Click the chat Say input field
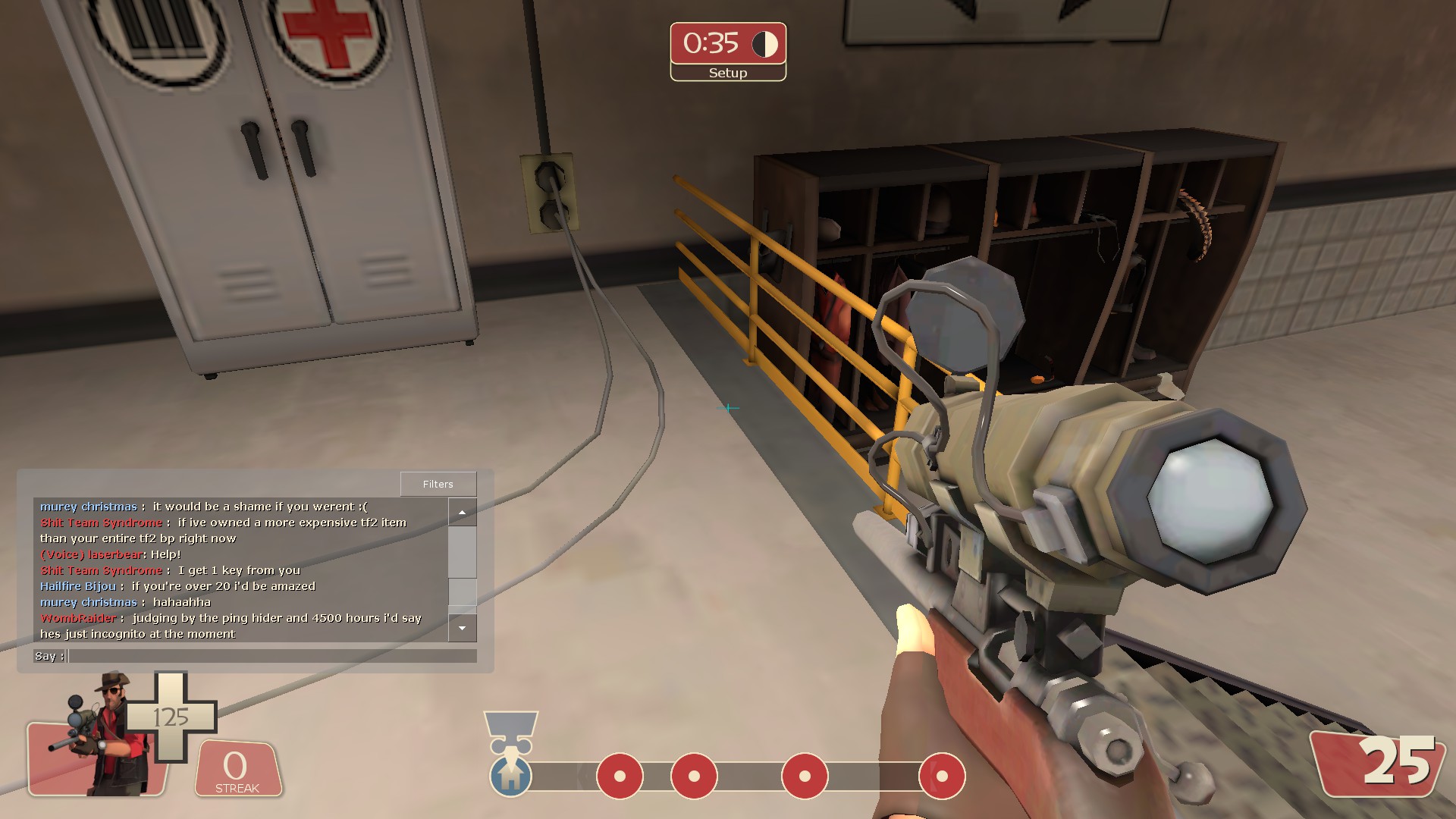1456x819 pixels. tap(272, 656)
